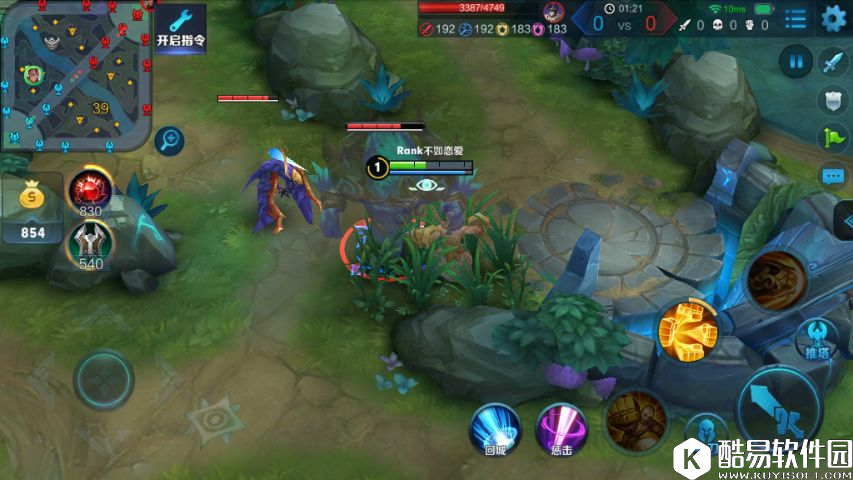Buy the recommended red gem item costing 830
Image resolution: width=853 pixels, height=480 pixels.
tap(88, 189)
